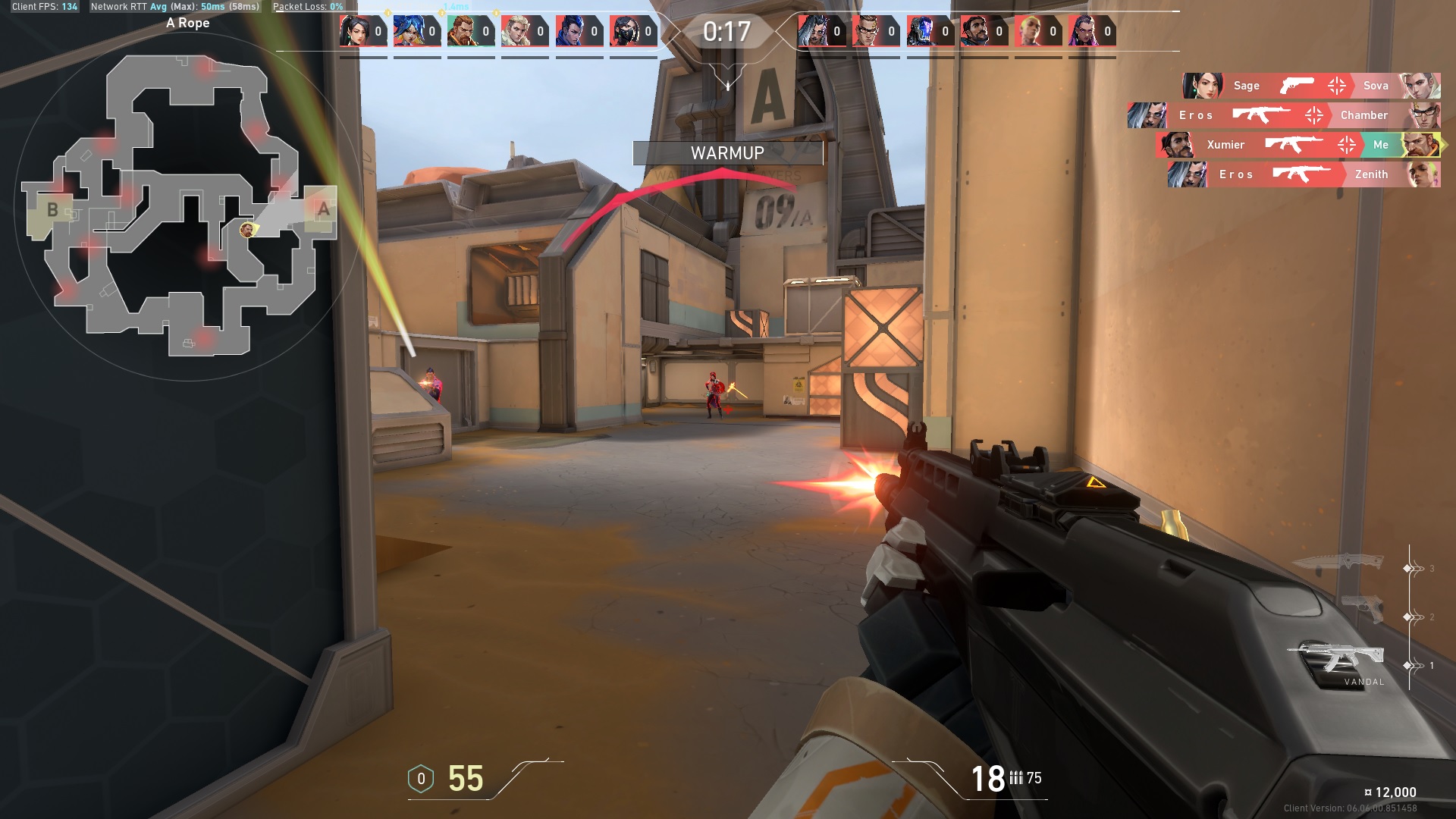Click Neon's portrait in the team bar

(409, 31)
